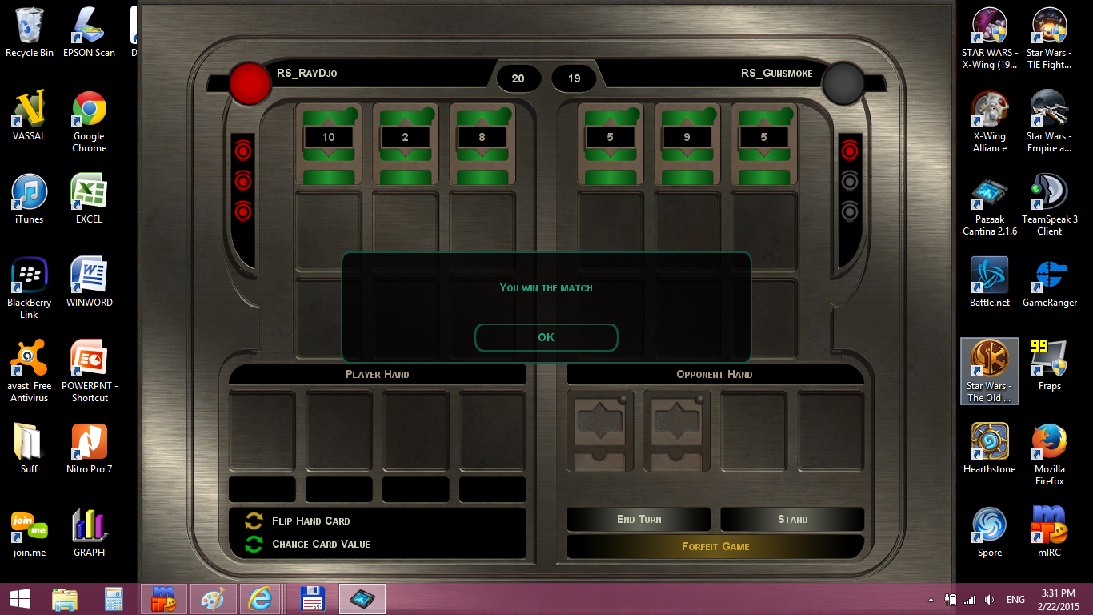Screen dimensions: 1093x615
Task: Select the Change Card Value option
Action: point(320,544)
